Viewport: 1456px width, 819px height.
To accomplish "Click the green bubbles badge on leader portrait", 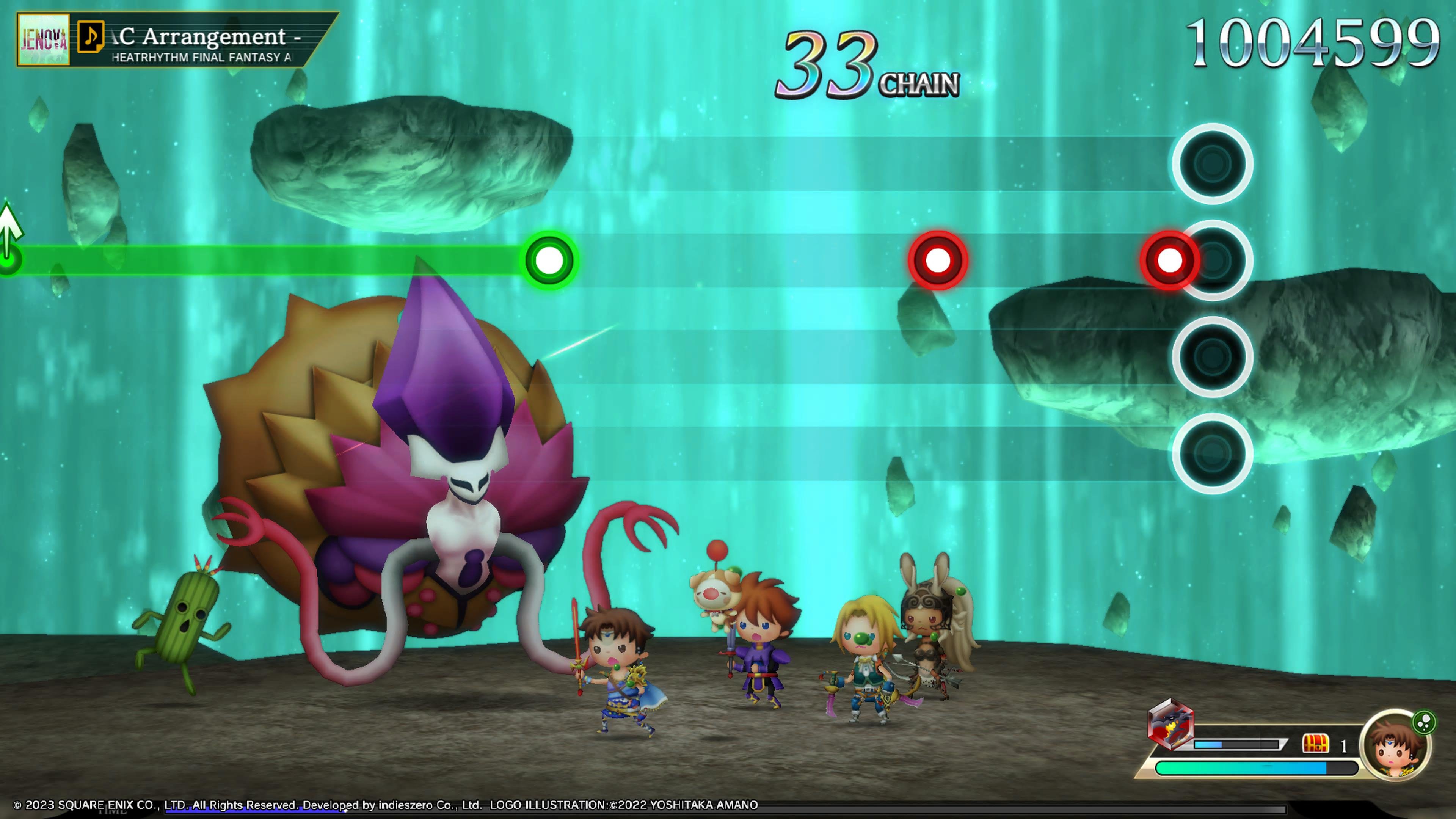I will tap(1423, 722).
